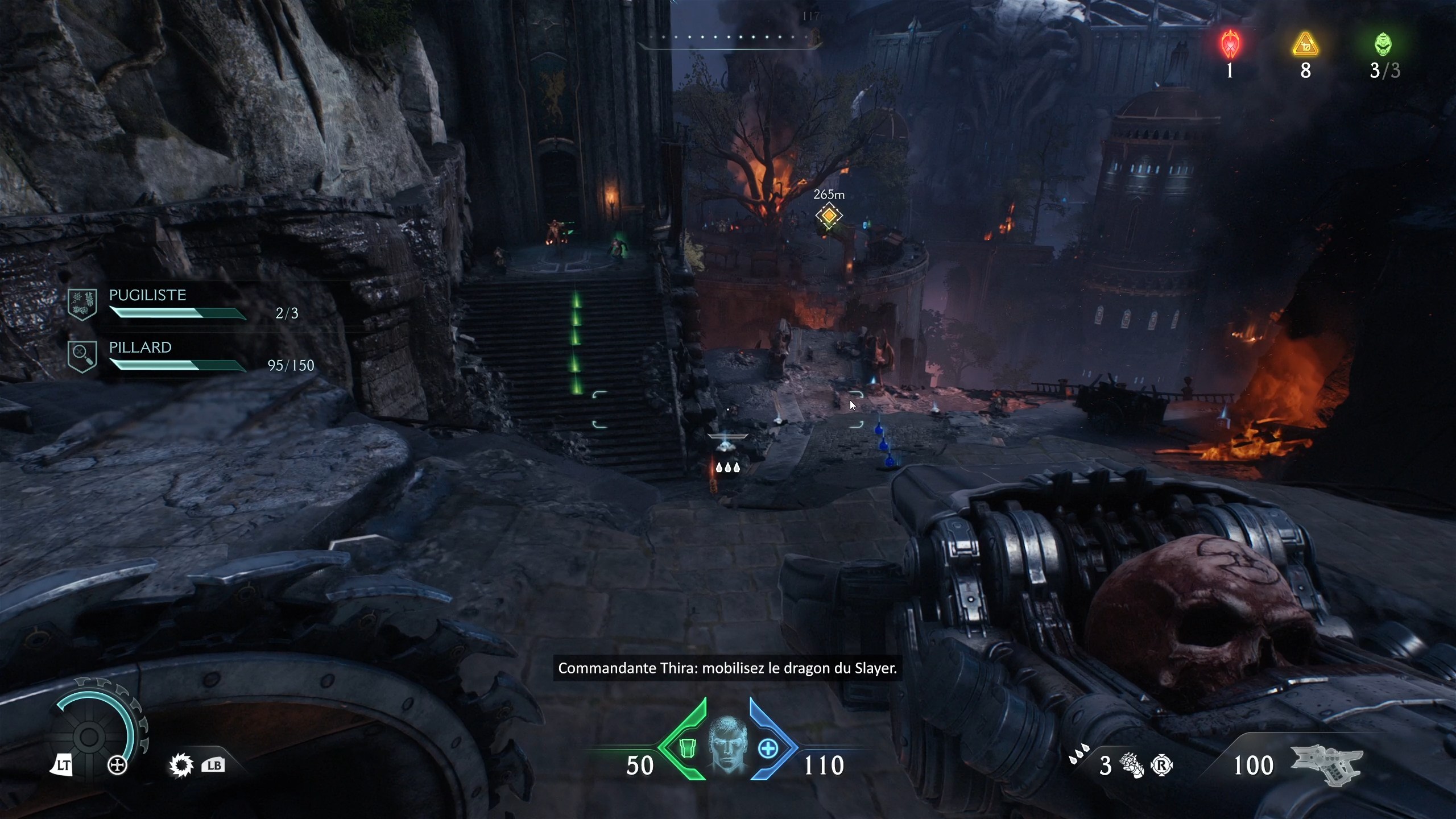Screen dimensions: 1456x819
Task: Click the blue health cross icon near 110
Action: point(769,750)
